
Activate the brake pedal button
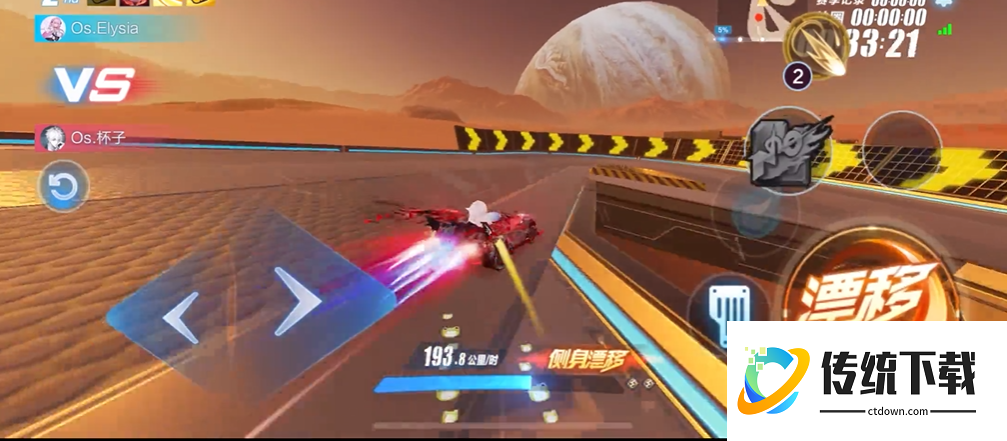pyautogui.click(x=728, y=303)
